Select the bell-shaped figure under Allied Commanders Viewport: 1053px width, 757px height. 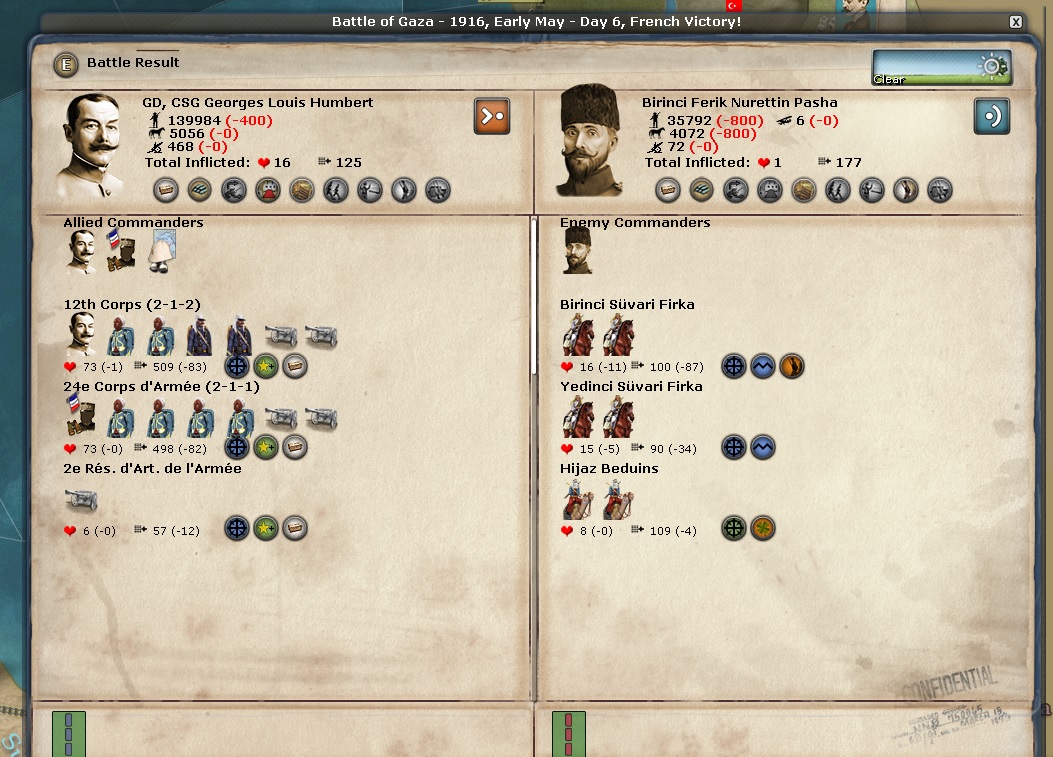(162, 251)
